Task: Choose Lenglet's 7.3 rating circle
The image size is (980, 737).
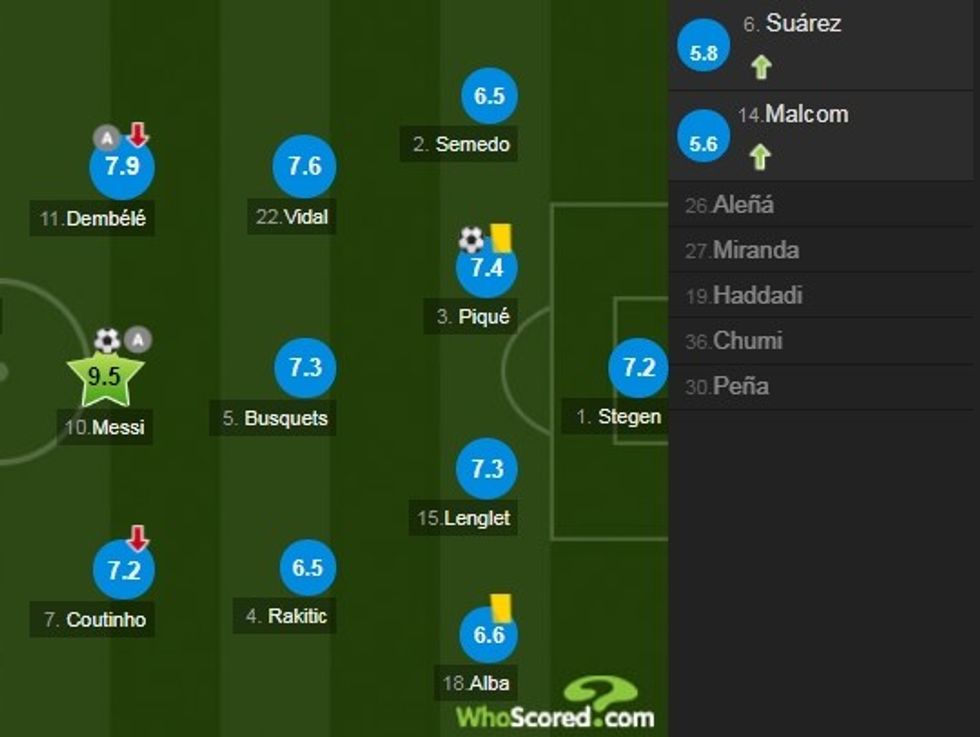Action: click(x=487, y=469)
